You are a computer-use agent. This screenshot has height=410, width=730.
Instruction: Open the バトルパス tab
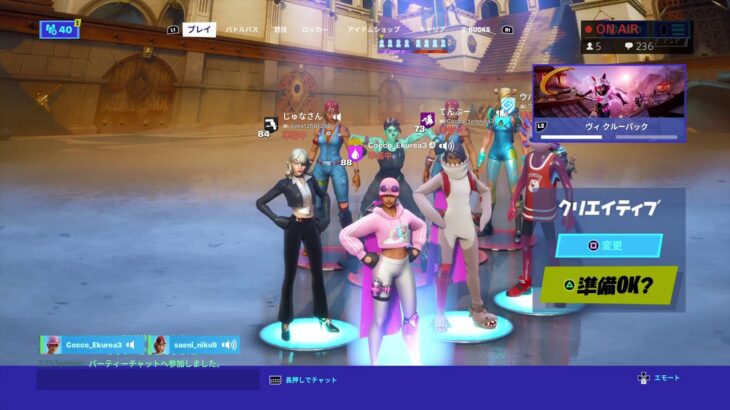[x=241, y=30]
